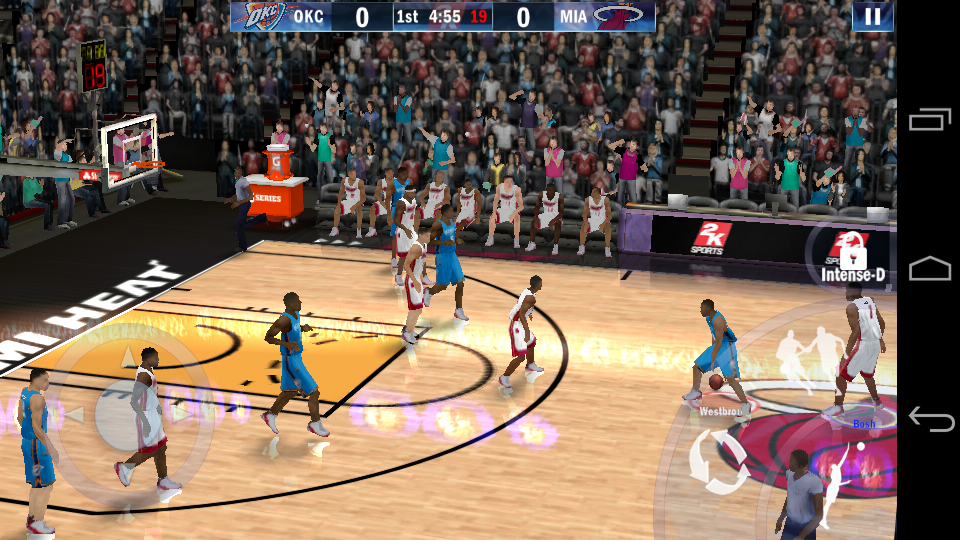Viewport: 960px width, 540px height.
Task: Tap the switch player circular arrows icon
Action: coord(718,460)
